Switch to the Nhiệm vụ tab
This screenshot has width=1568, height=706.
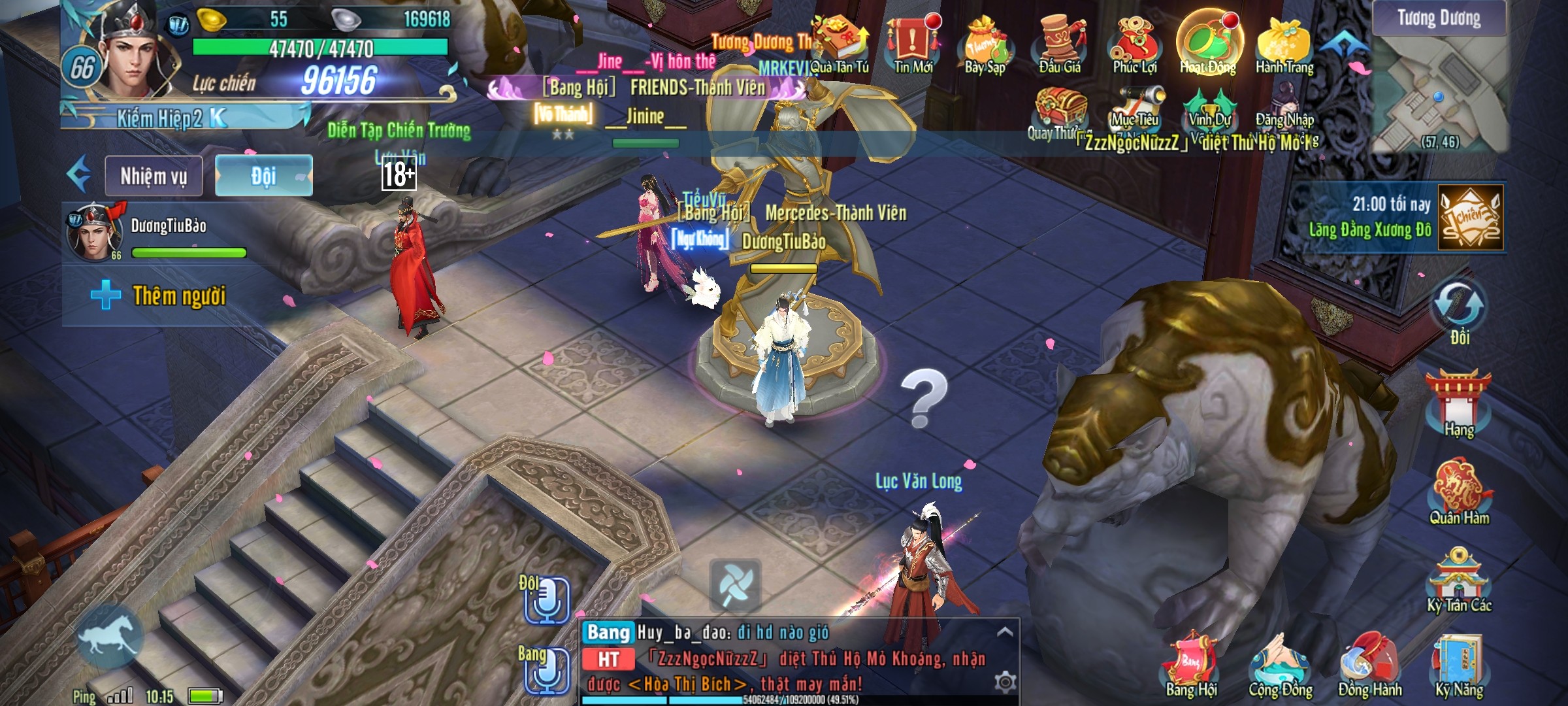pyautogui.click(x=154, y=176)
